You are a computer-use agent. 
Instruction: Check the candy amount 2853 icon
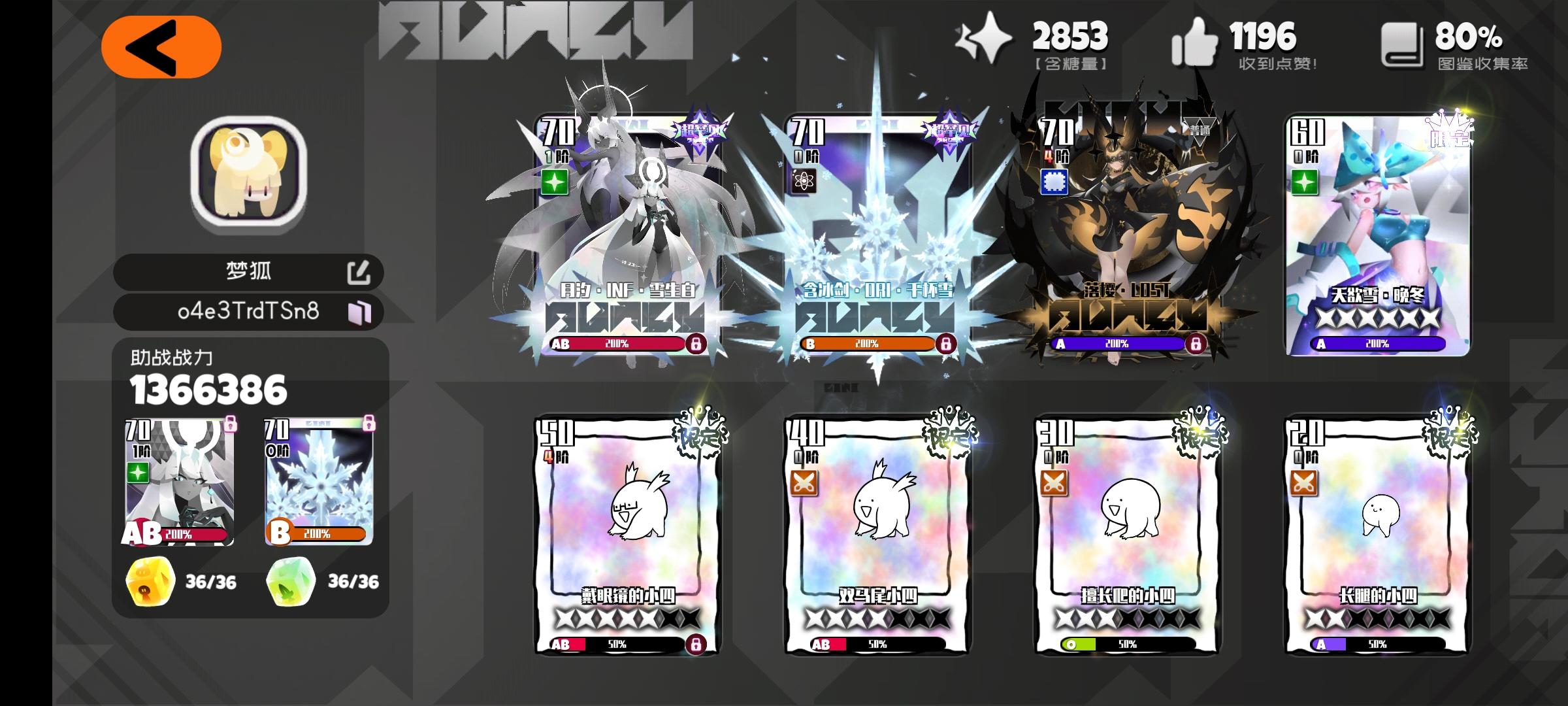[x=985, y=39]
